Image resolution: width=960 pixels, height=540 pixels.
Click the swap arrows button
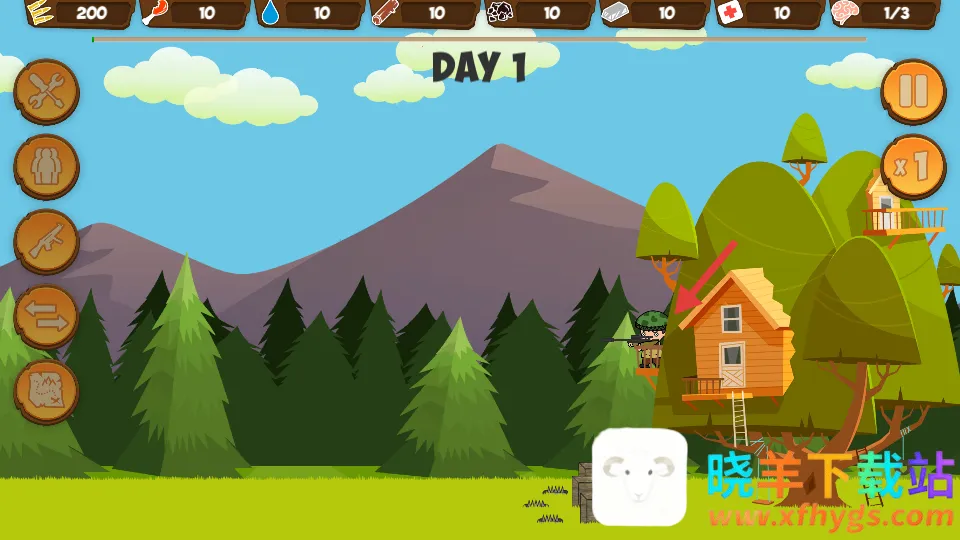(x=46, y=317)
